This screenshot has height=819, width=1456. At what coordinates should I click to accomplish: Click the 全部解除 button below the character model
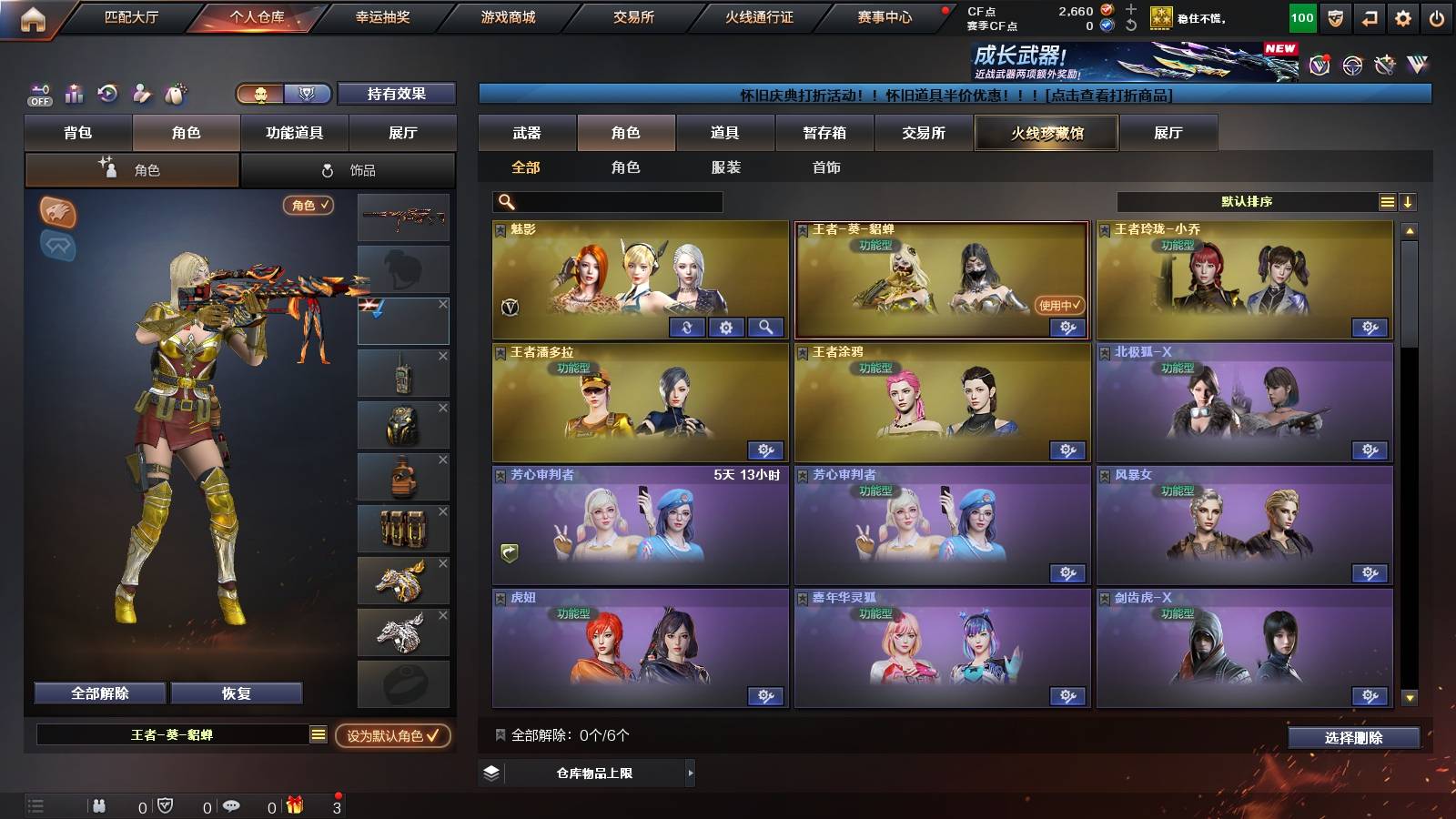(98, 693)
